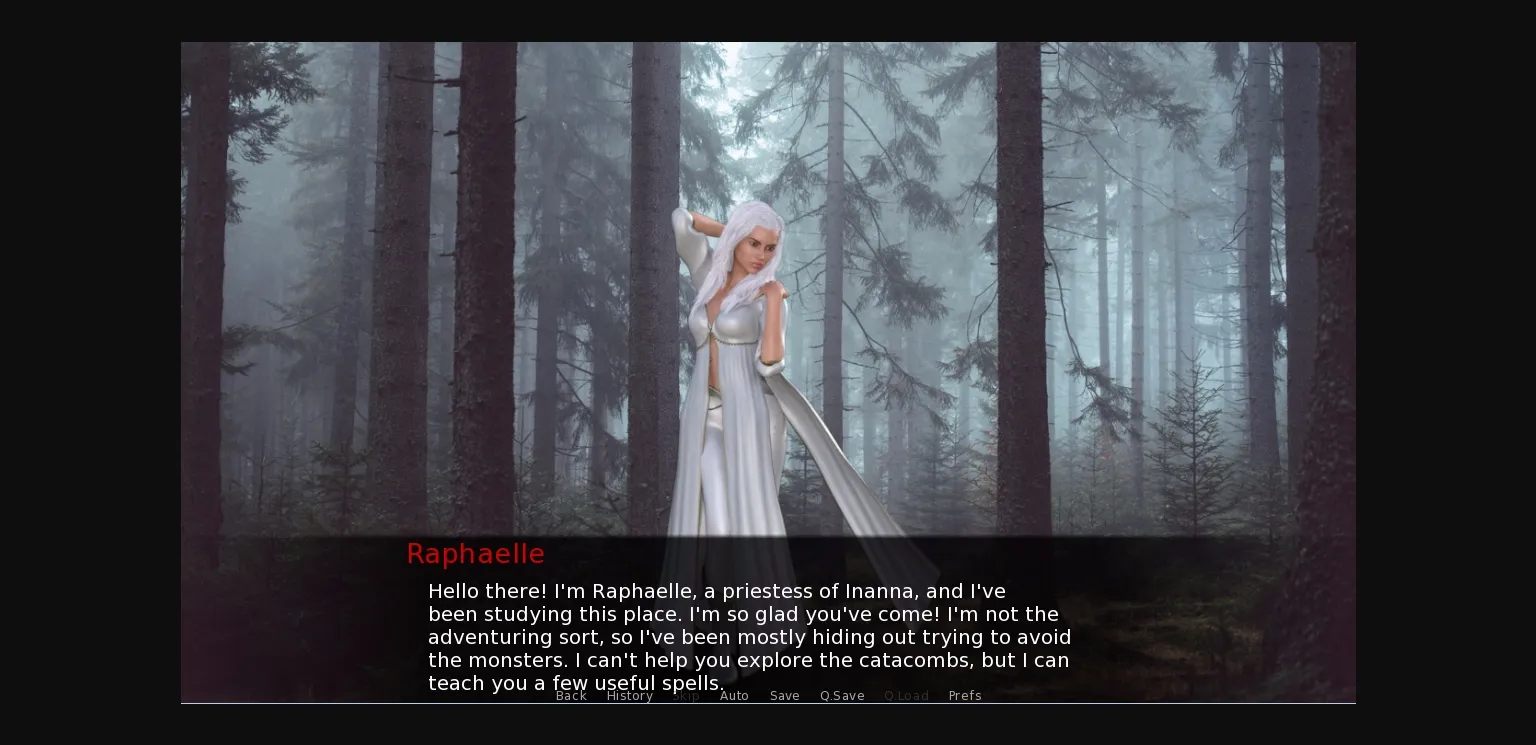Enable Skip mode for read text

point(686,696)
